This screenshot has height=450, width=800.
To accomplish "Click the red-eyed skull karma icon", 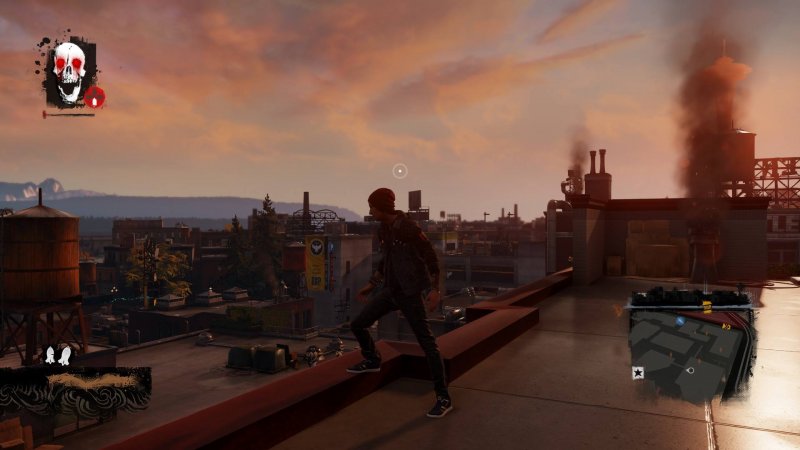I will 68,71.
